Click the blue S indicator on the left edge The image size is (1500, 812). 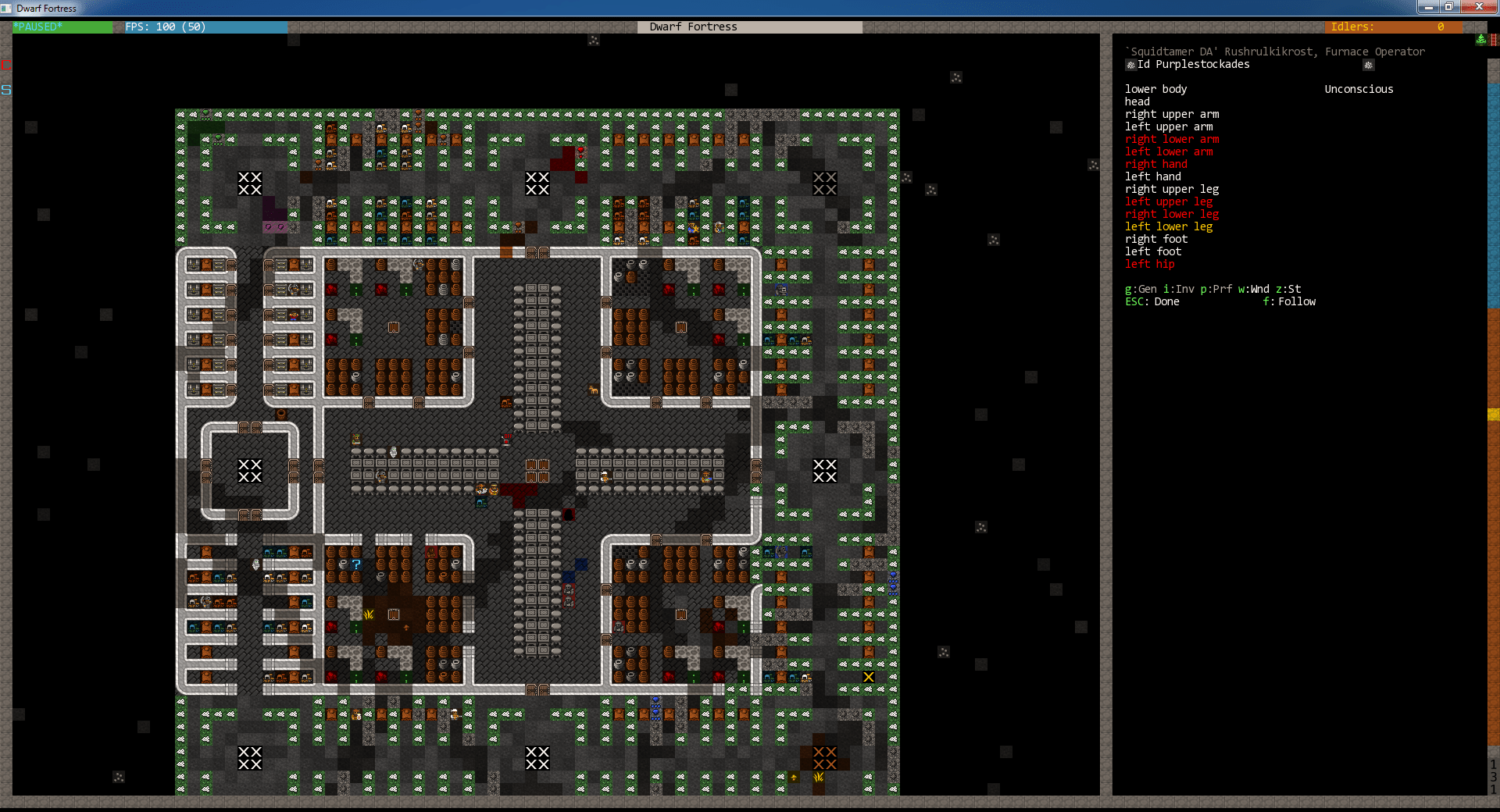[7, 91]
